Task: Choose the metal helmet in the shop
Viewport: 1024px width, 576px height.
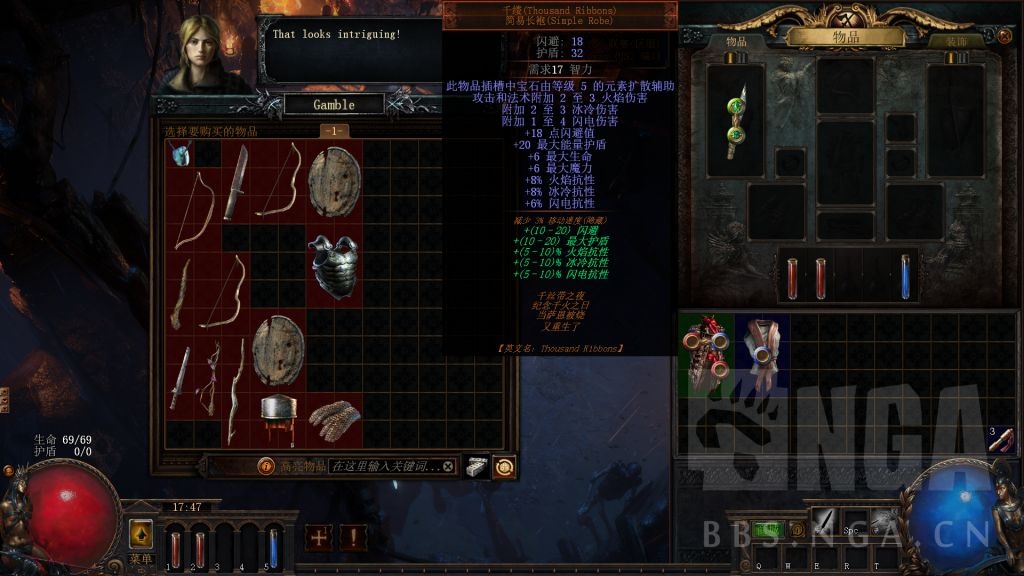Action: click(x=278, y=419)
